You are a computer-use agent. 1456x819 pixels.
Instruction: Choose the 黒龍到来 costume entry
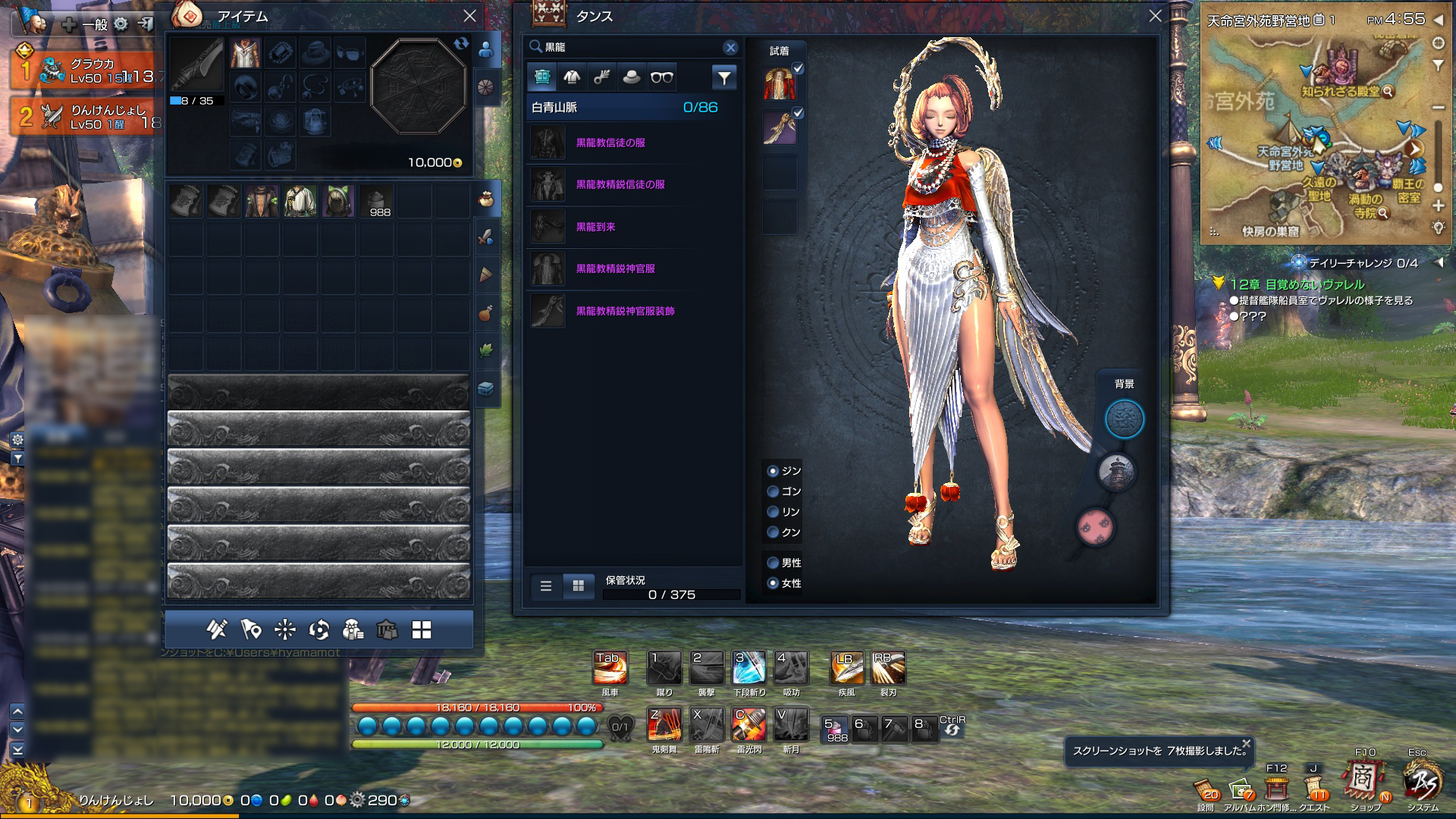point(595,227)
